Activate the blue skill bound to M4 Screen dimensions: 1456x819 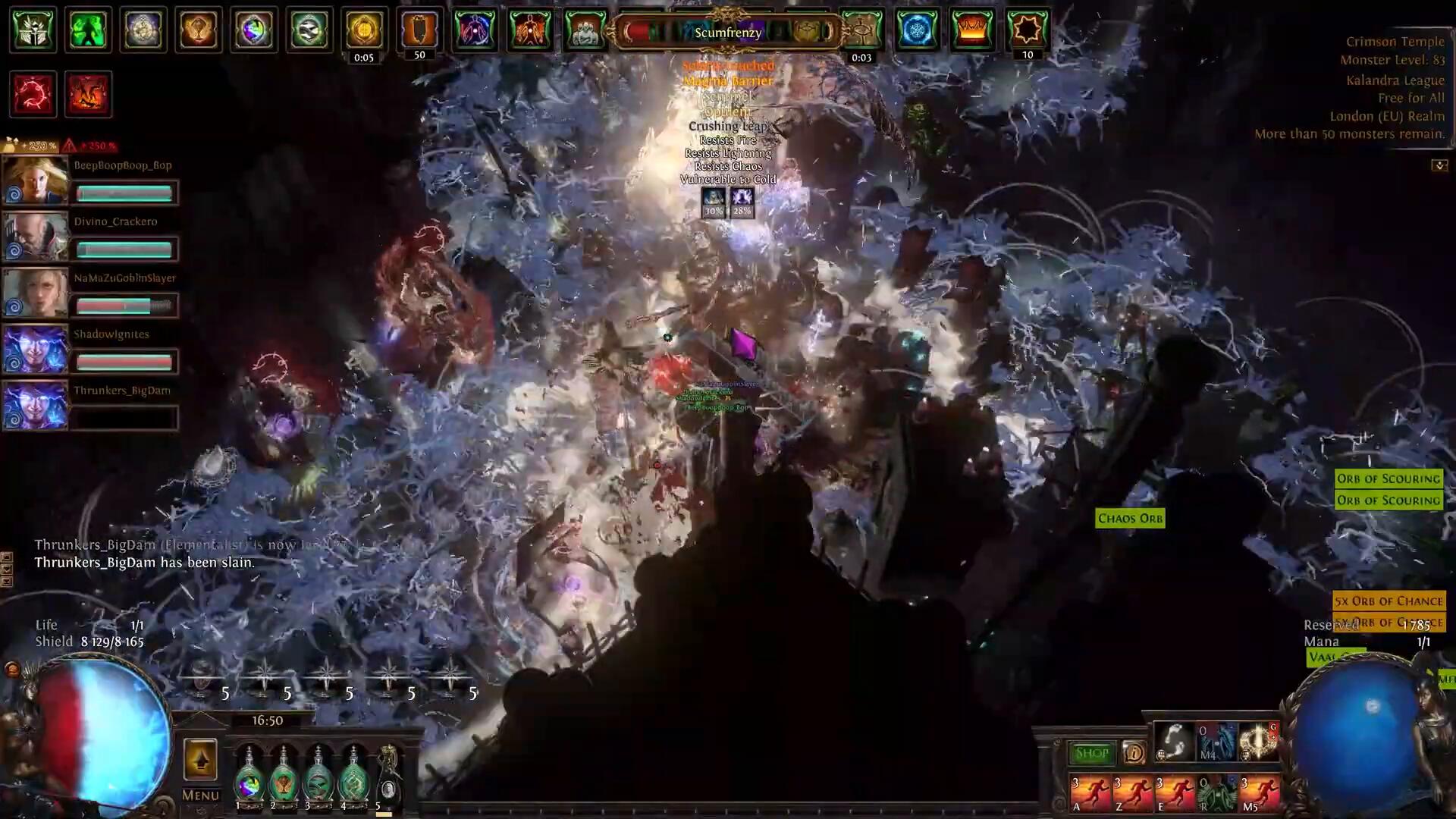pos(1216,742)
